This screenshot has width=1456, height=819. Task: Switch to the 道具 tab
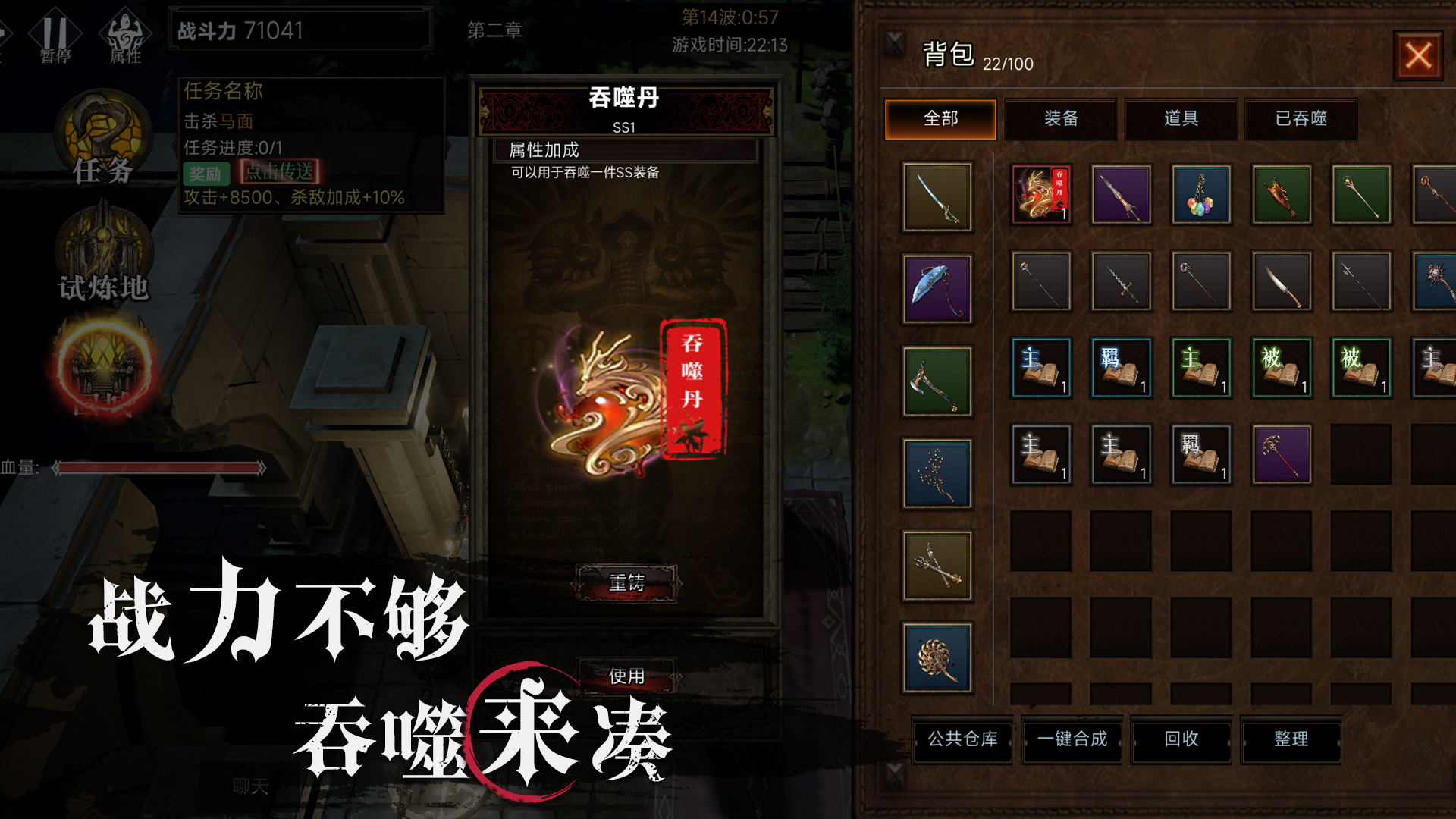pyautogui.click(x=1181, y=119)
